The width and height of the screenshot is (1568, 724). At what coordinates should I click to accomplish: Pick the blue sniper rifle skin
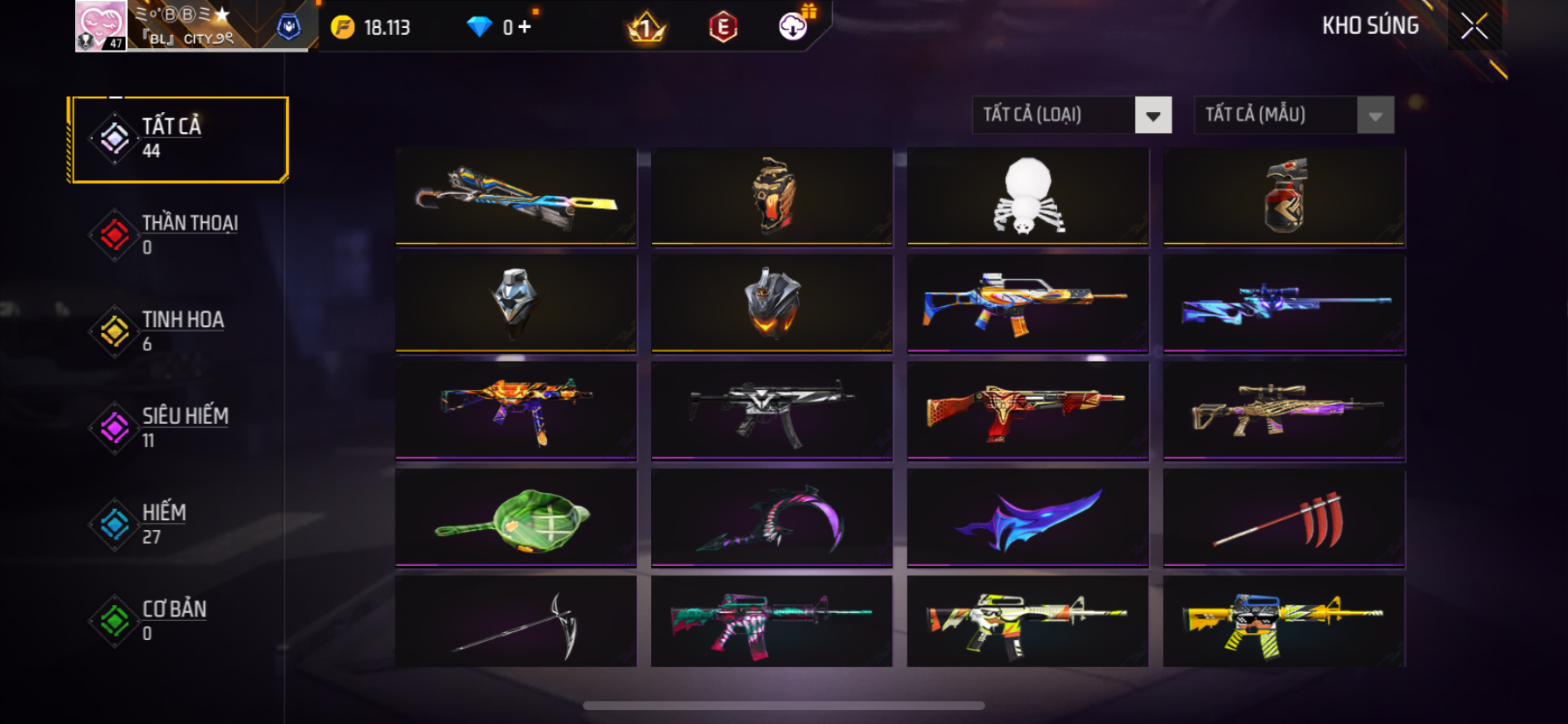pos(1284,303)
